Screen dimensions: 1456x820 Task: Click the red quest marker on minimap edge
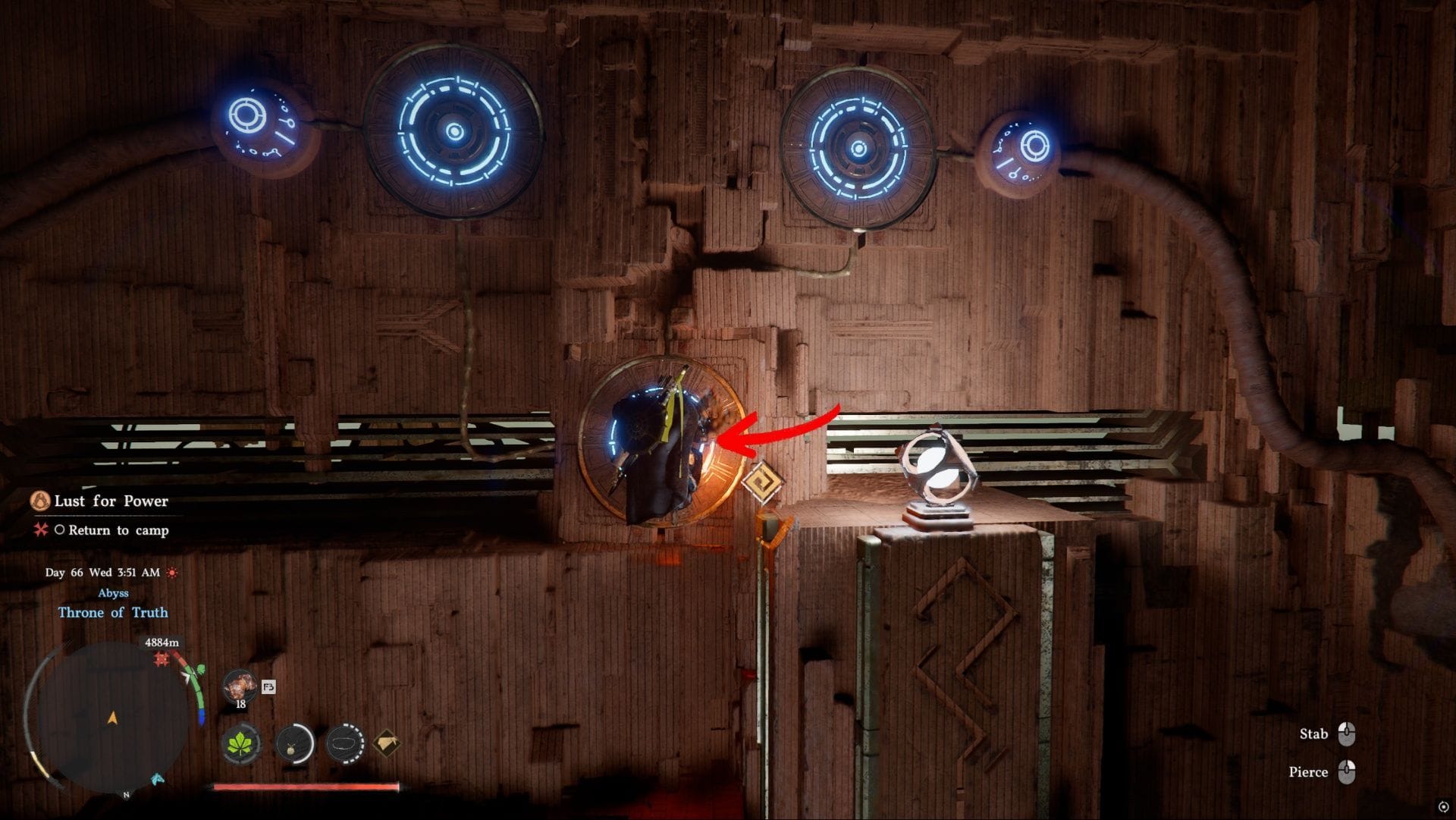[x=162, y=660]
